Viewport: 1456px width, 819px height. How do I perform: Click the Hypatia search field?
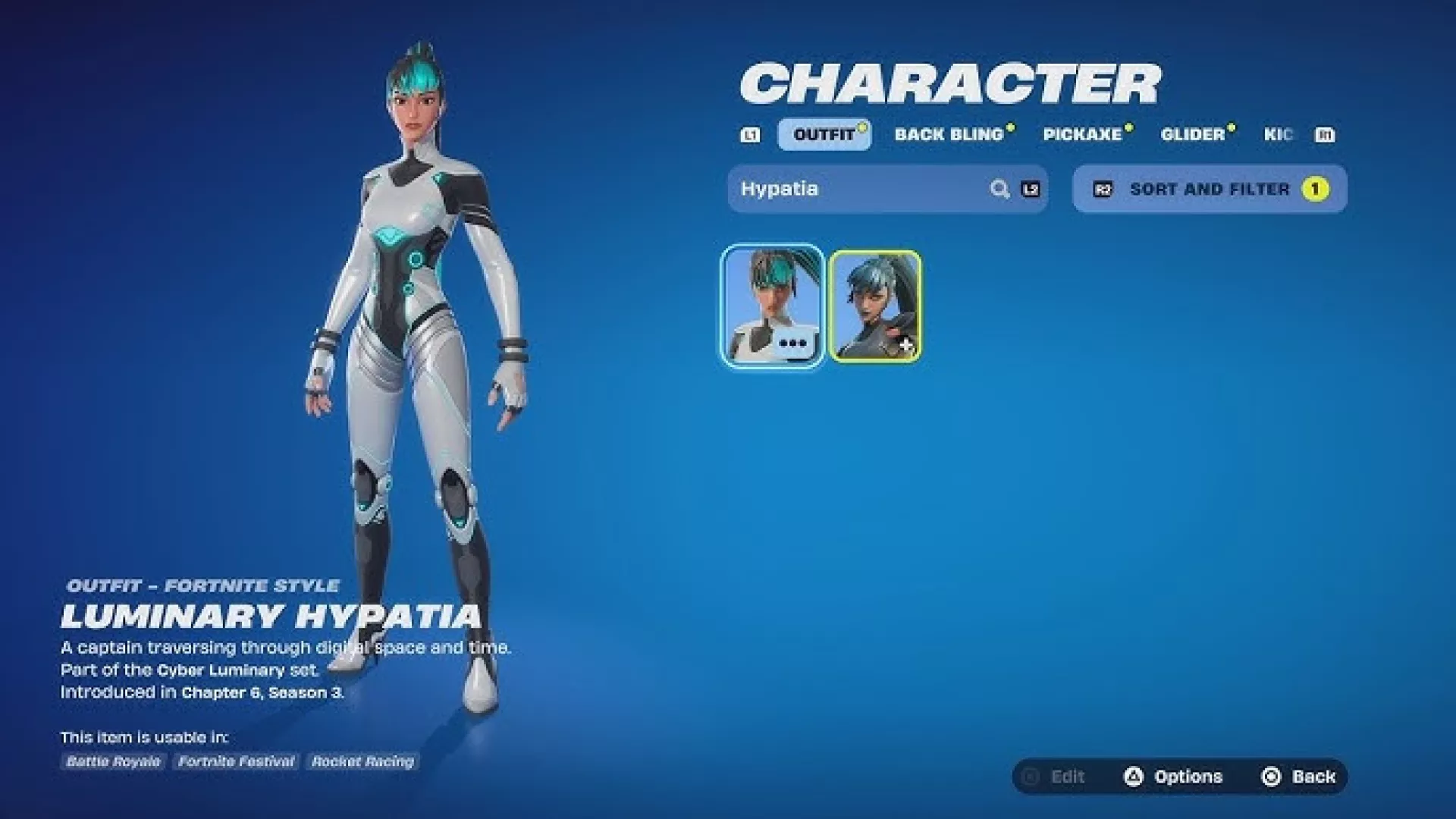point(857,189)
